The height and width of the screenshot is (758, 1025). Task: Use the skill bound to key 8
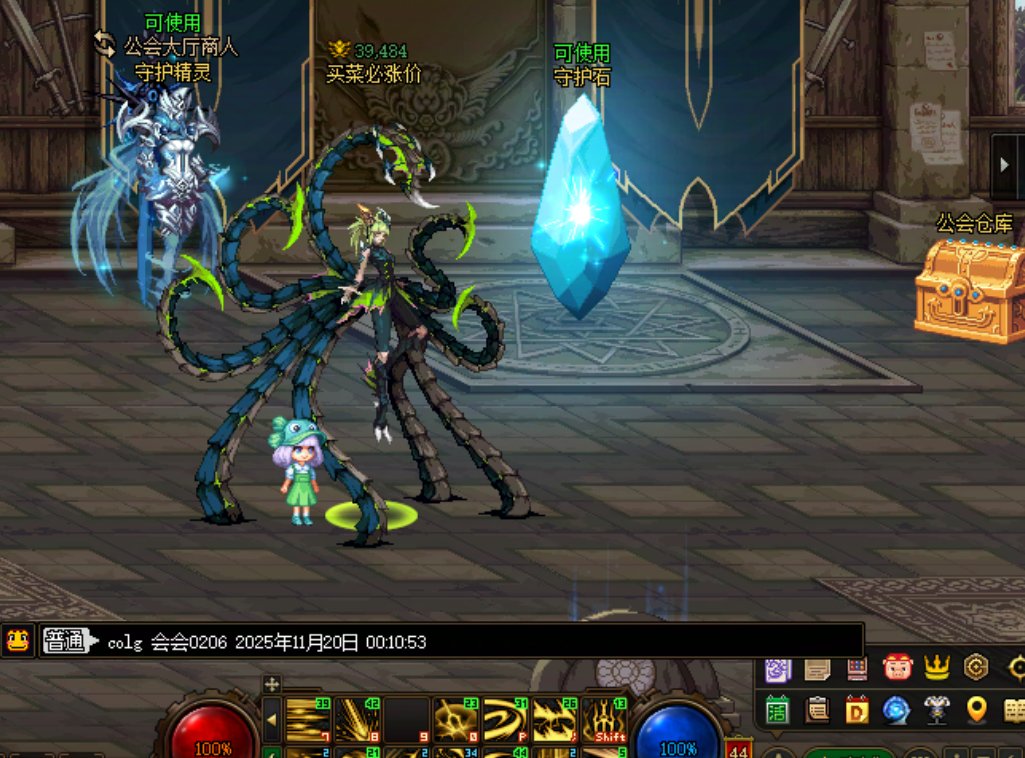357,718
